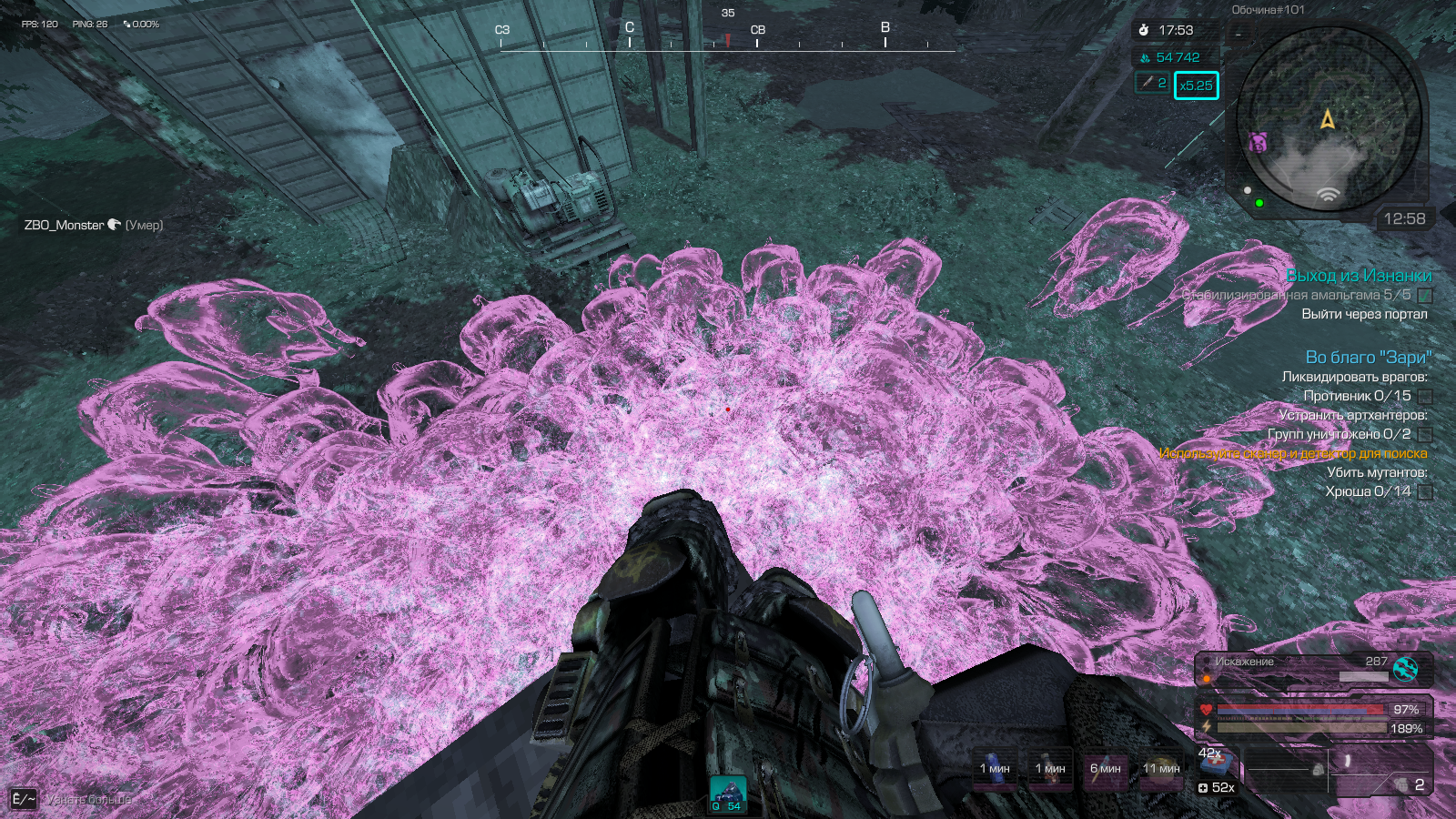Image resolution: width=1456 pixels, height=819 pixels.
Task: Open the "Во благо Зари" quest tracker
Action: click(1368, 358)
